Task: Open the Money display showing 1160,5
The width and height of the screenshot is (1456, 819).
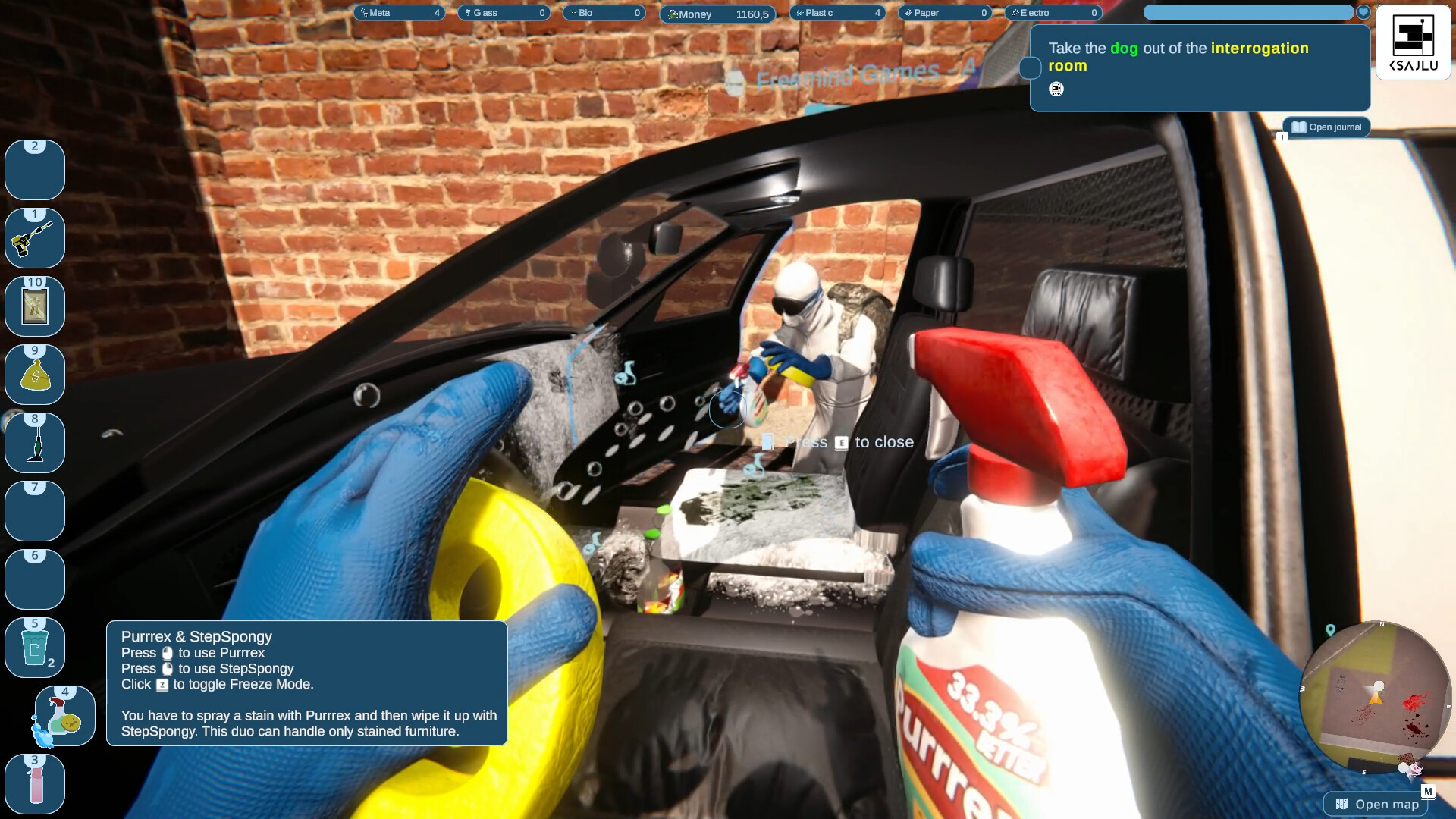Action: (x=717, y=14)
